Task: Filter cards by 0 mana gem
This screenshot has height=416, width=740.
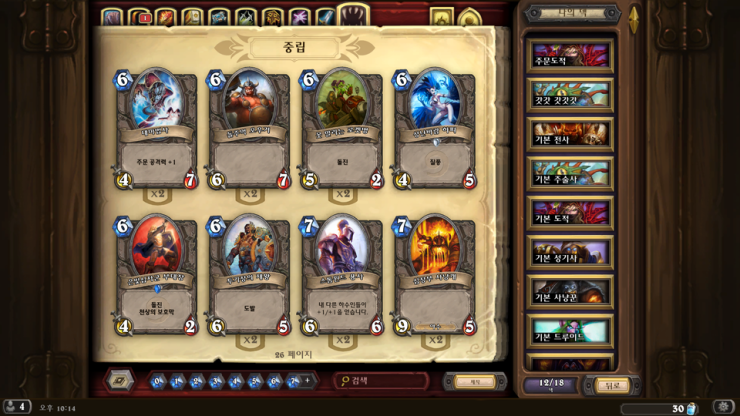Action: 158,381
